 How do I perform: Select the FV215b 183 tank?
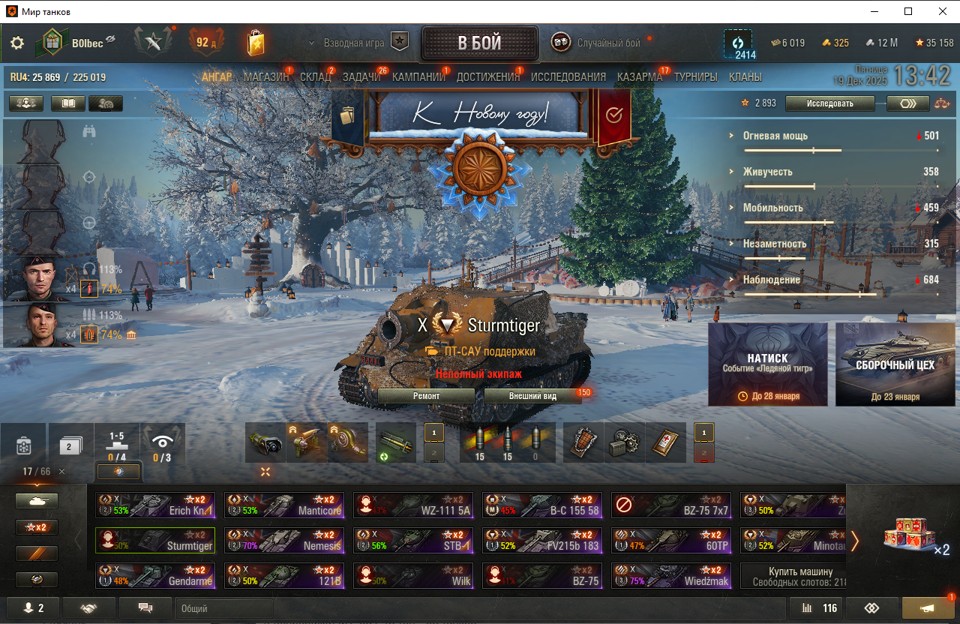point(542,541)
